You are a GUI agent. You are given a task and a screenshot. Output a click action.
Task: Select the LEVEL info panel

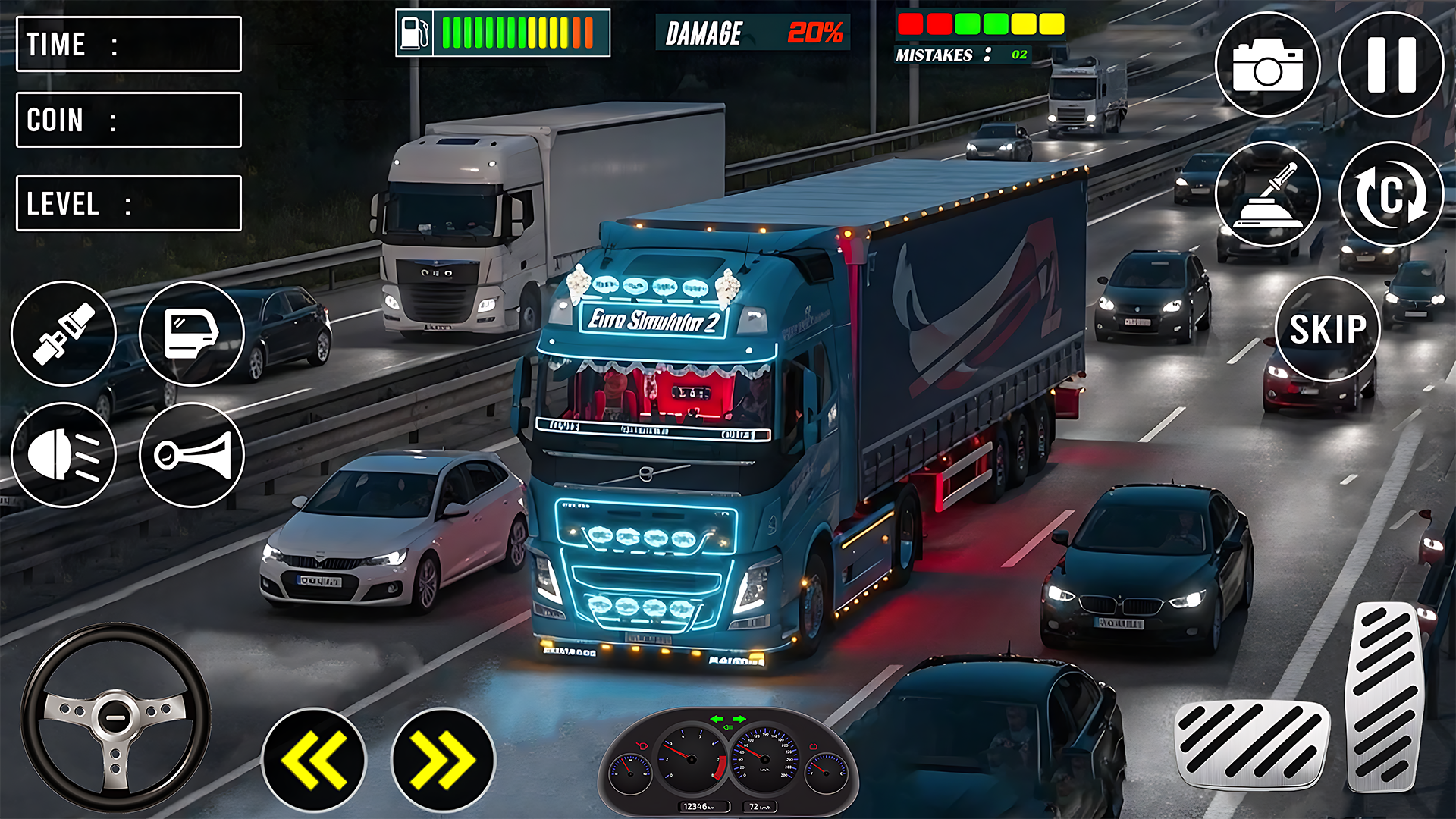(x=127, y=202)
